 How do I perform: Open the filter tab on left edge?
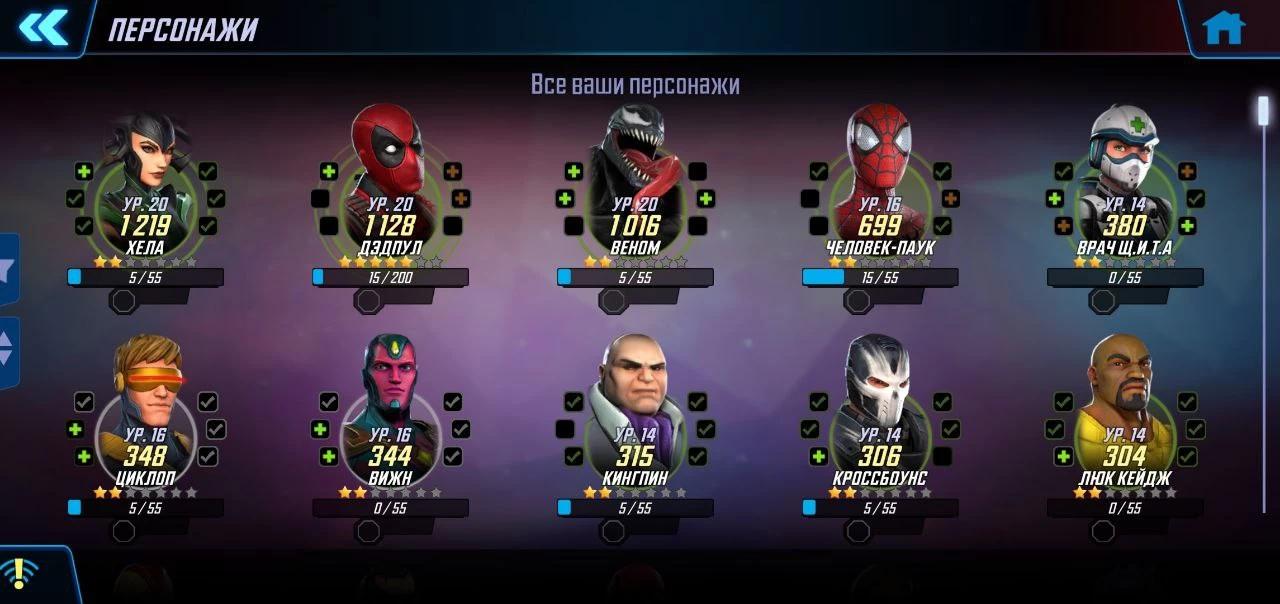8,269
